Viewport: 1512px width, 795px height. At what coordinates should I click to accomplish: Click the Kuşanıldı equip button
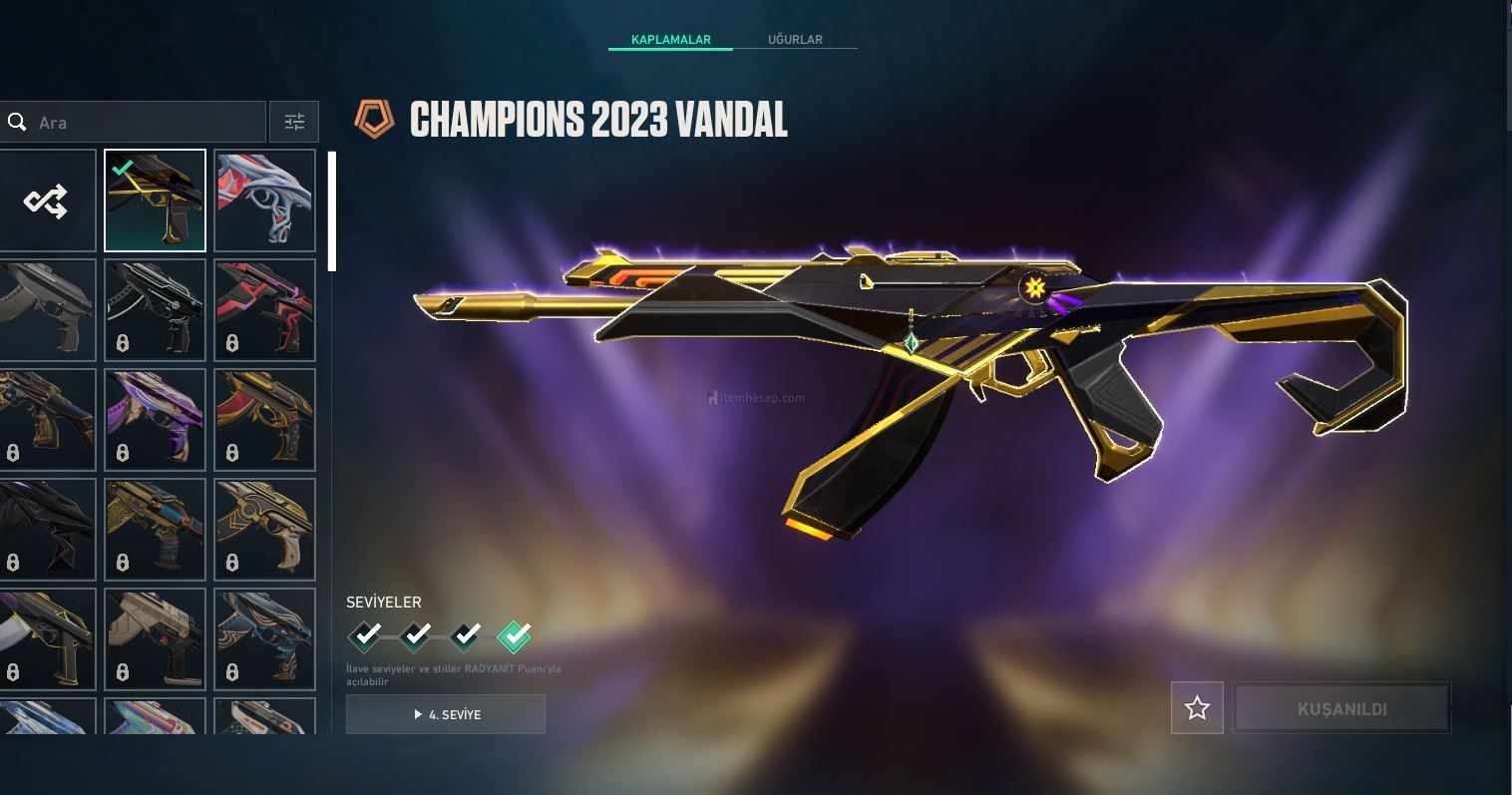point(1341,708)
